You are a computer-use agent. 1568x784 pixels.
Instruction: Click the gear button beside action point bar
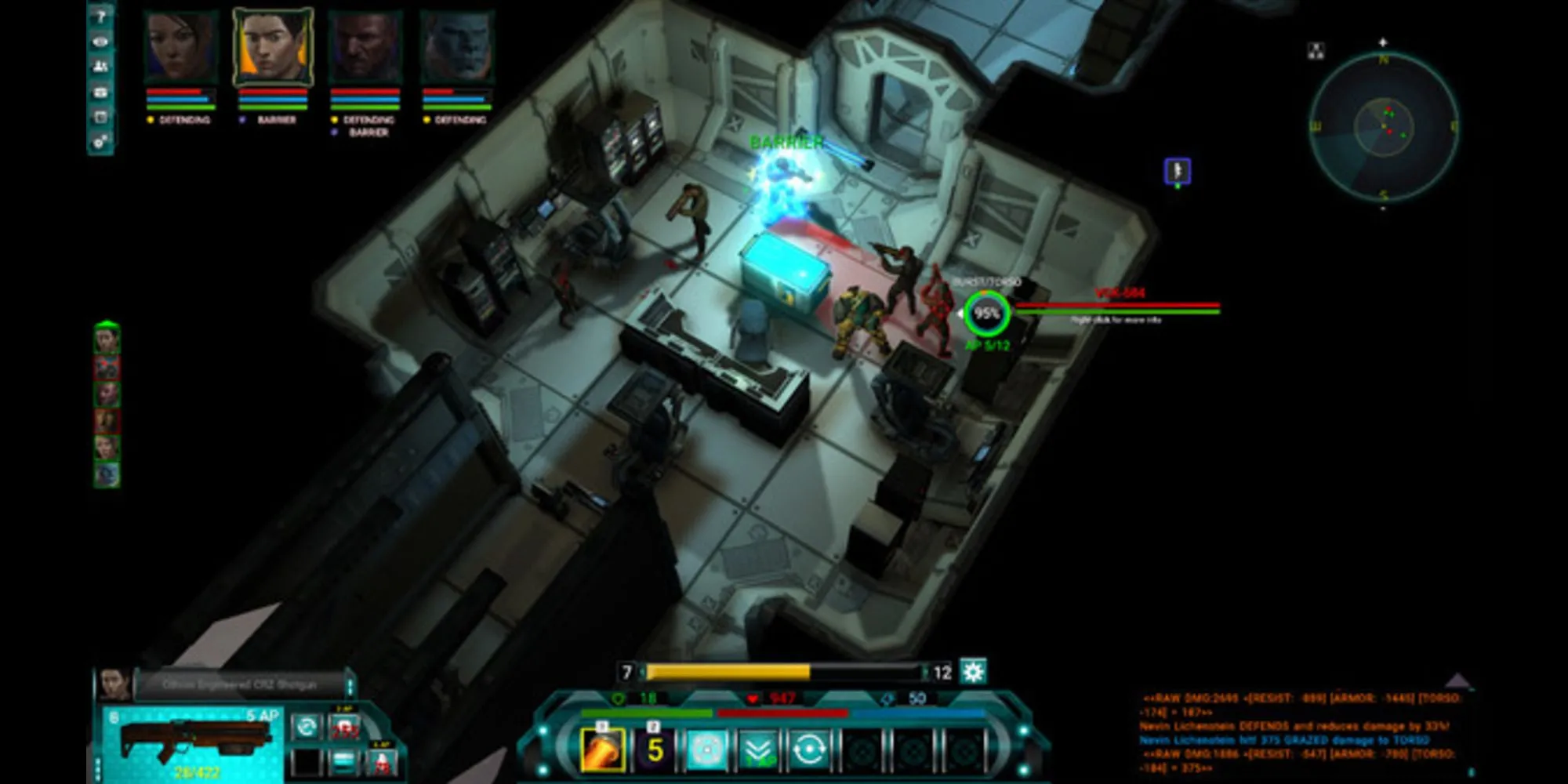click(x=973, y=672)
